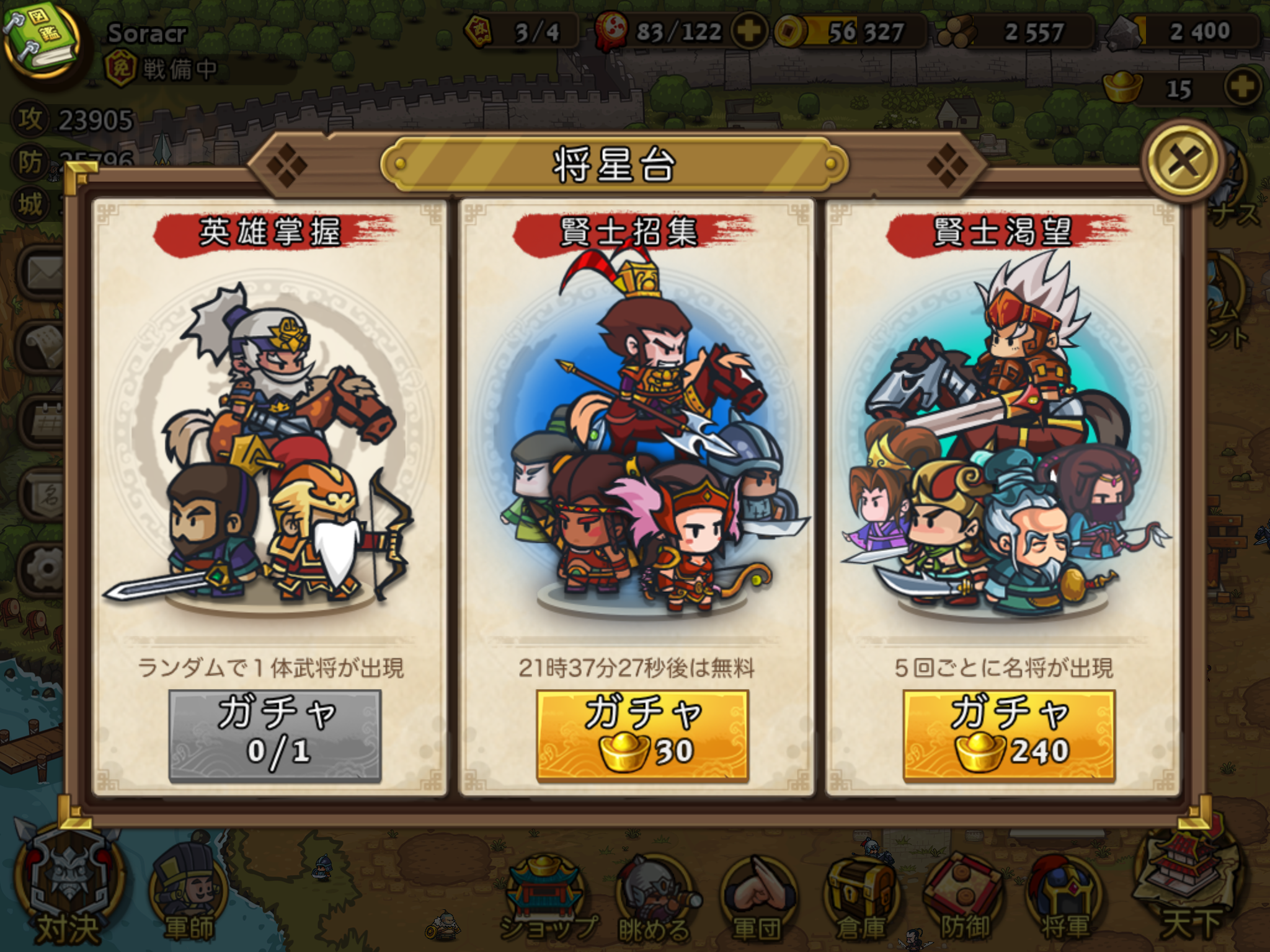Buy more gold ingots with plus

pyautogui.click(x=1242, y=88)
